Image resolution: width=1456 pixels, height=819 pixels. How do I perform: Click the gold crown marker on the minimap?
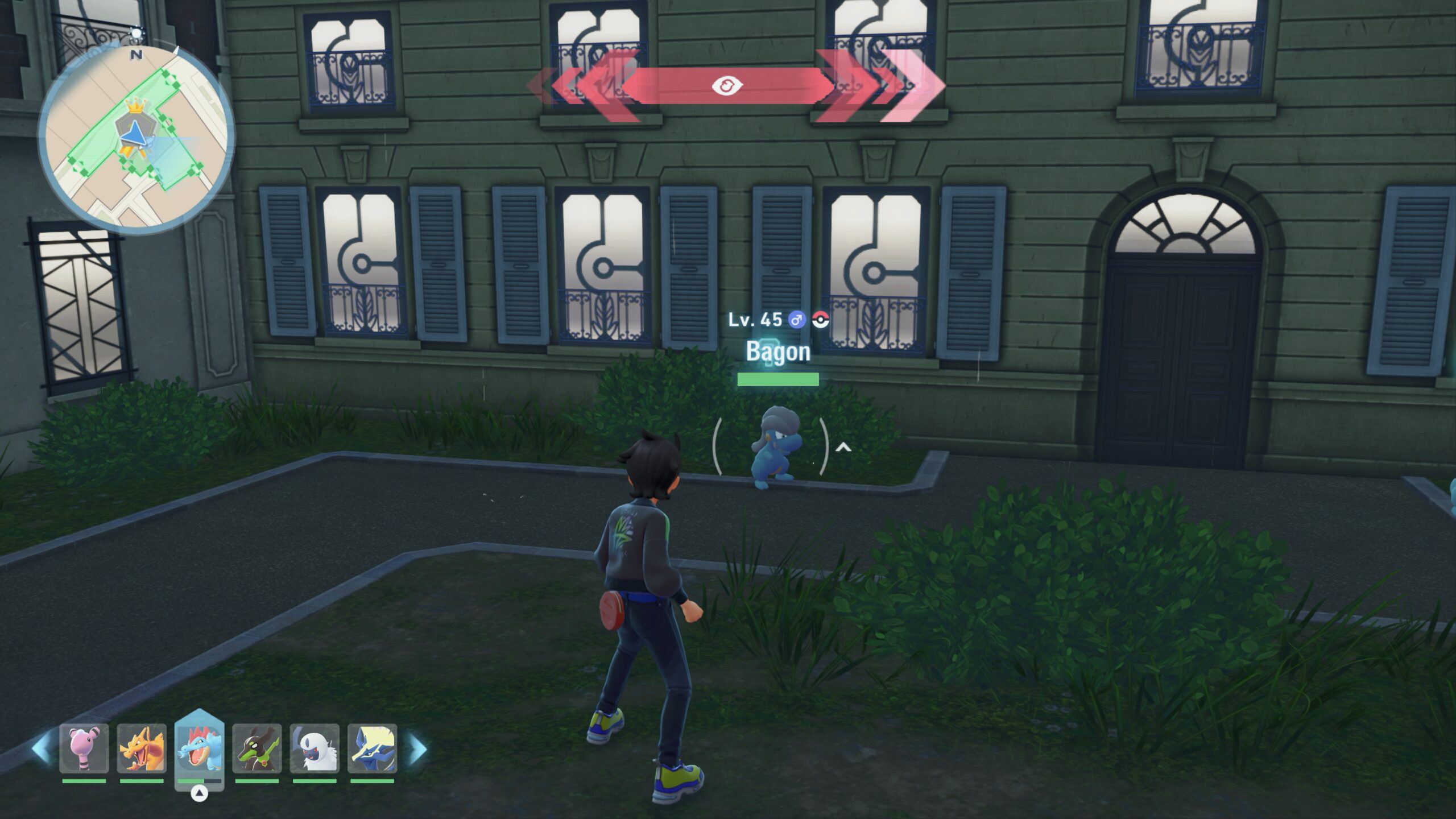coord(135,105)
